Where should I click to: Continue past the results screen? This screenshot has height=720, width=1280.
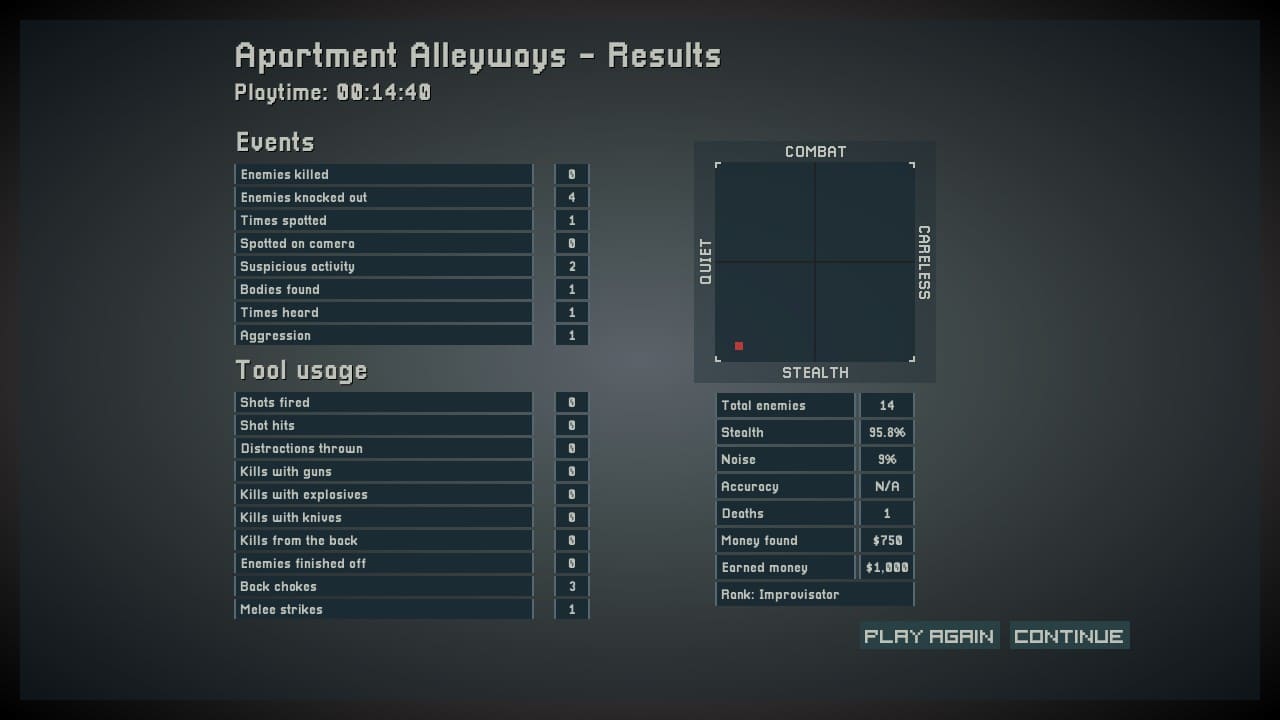1068,636
